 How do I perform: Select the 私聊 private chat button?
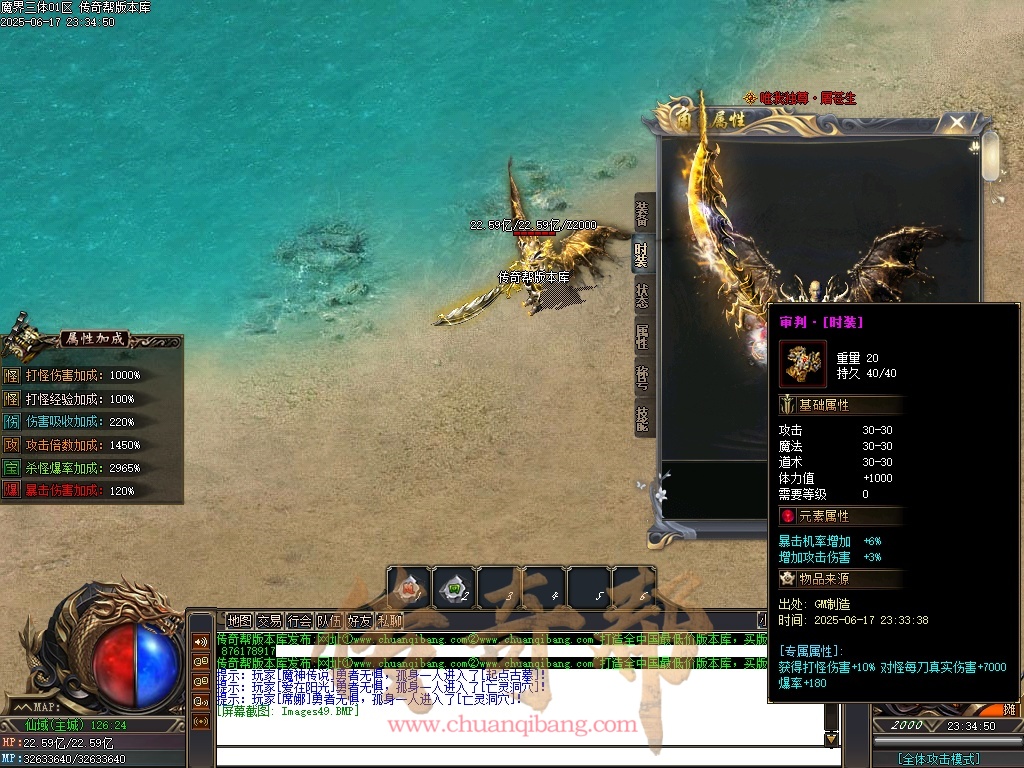[x=389, y=621]
